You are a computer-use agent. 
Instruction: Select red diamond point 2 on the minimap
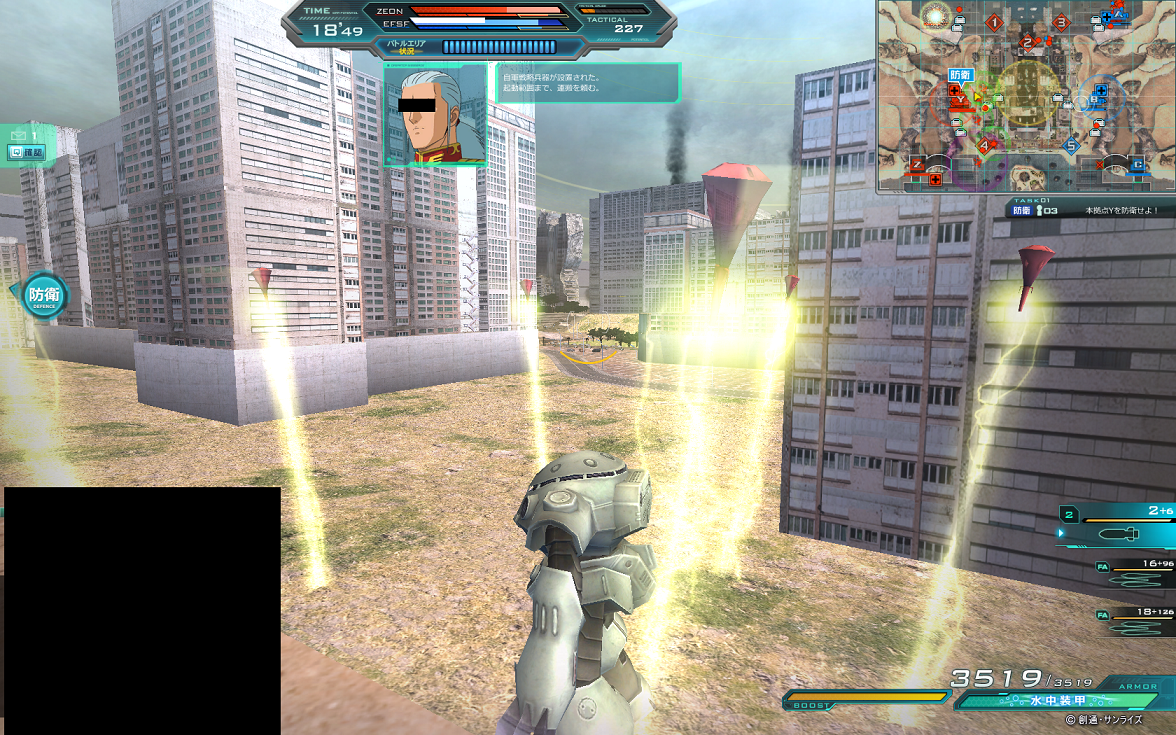tap(1027, 42)
